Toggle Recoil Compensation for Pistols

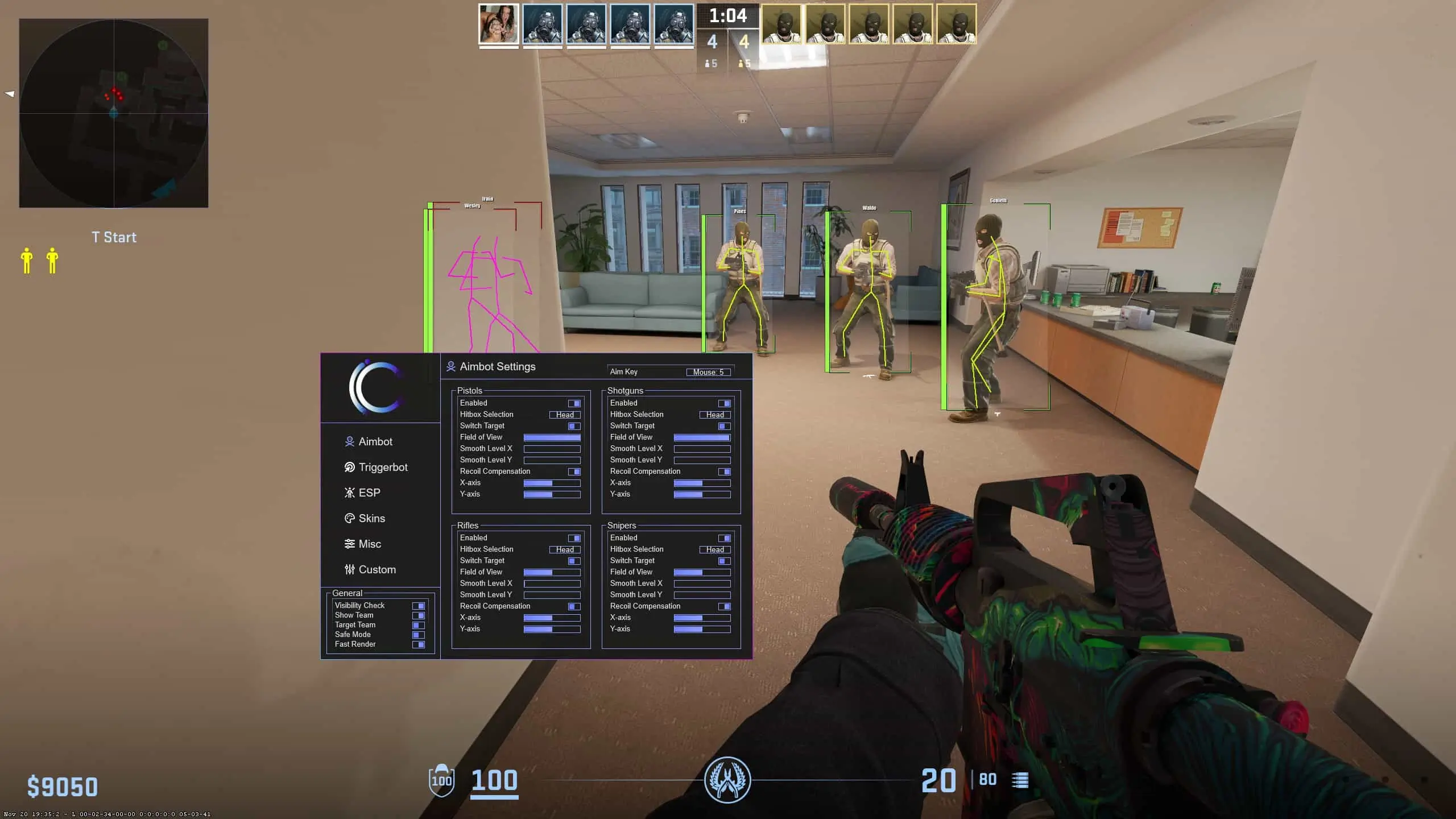tap(573, 471)
